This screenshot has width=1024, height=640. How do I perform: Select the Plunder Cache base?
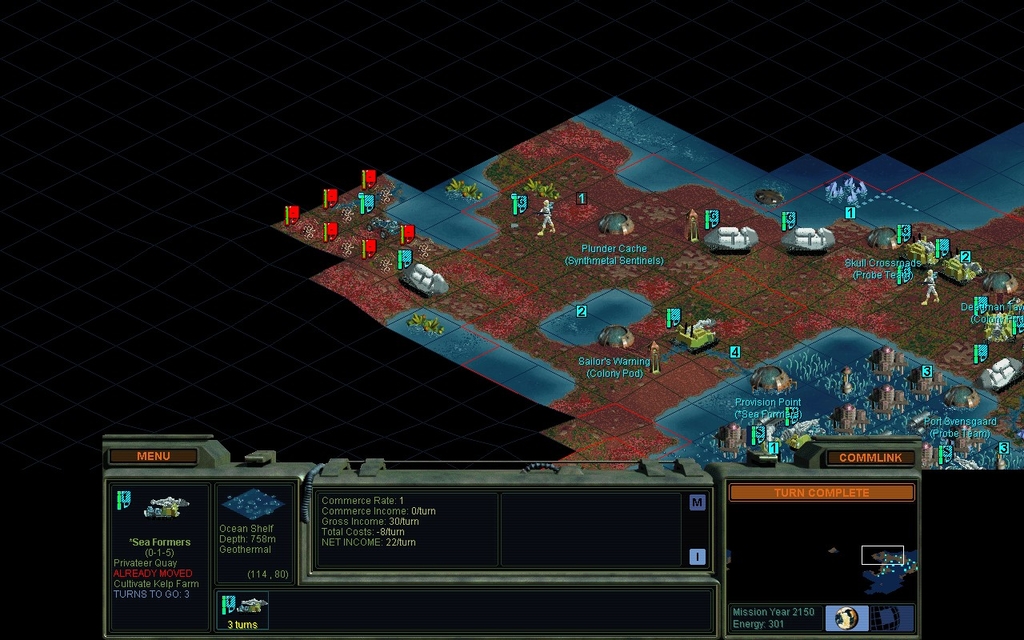point(616,224)
